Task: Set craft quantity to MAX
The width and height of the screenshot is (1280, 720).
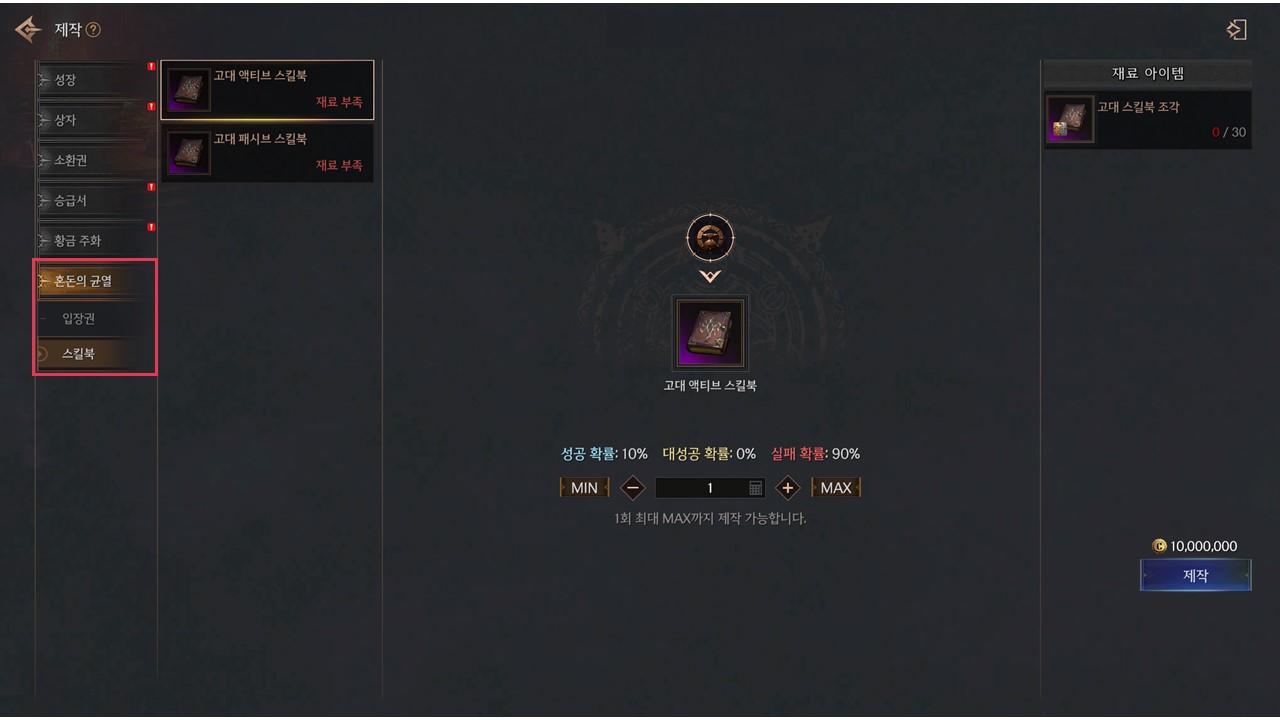Action: [x=836, y=488]
